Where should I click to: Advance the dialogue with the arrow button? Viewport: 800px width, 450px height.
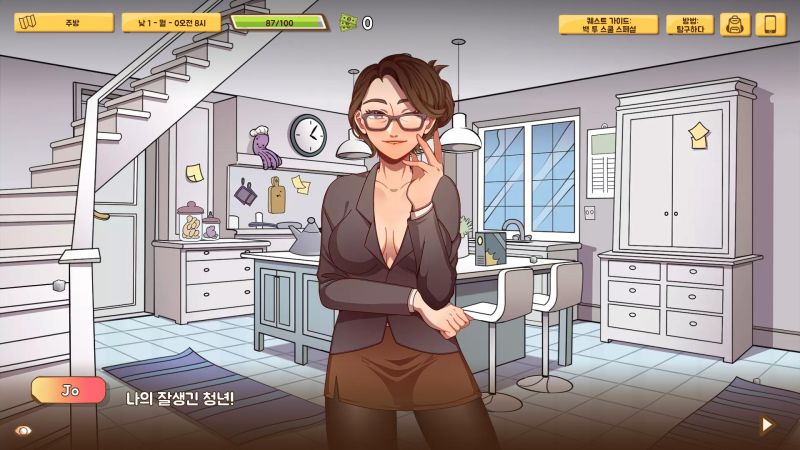click(x=767, y=424)
